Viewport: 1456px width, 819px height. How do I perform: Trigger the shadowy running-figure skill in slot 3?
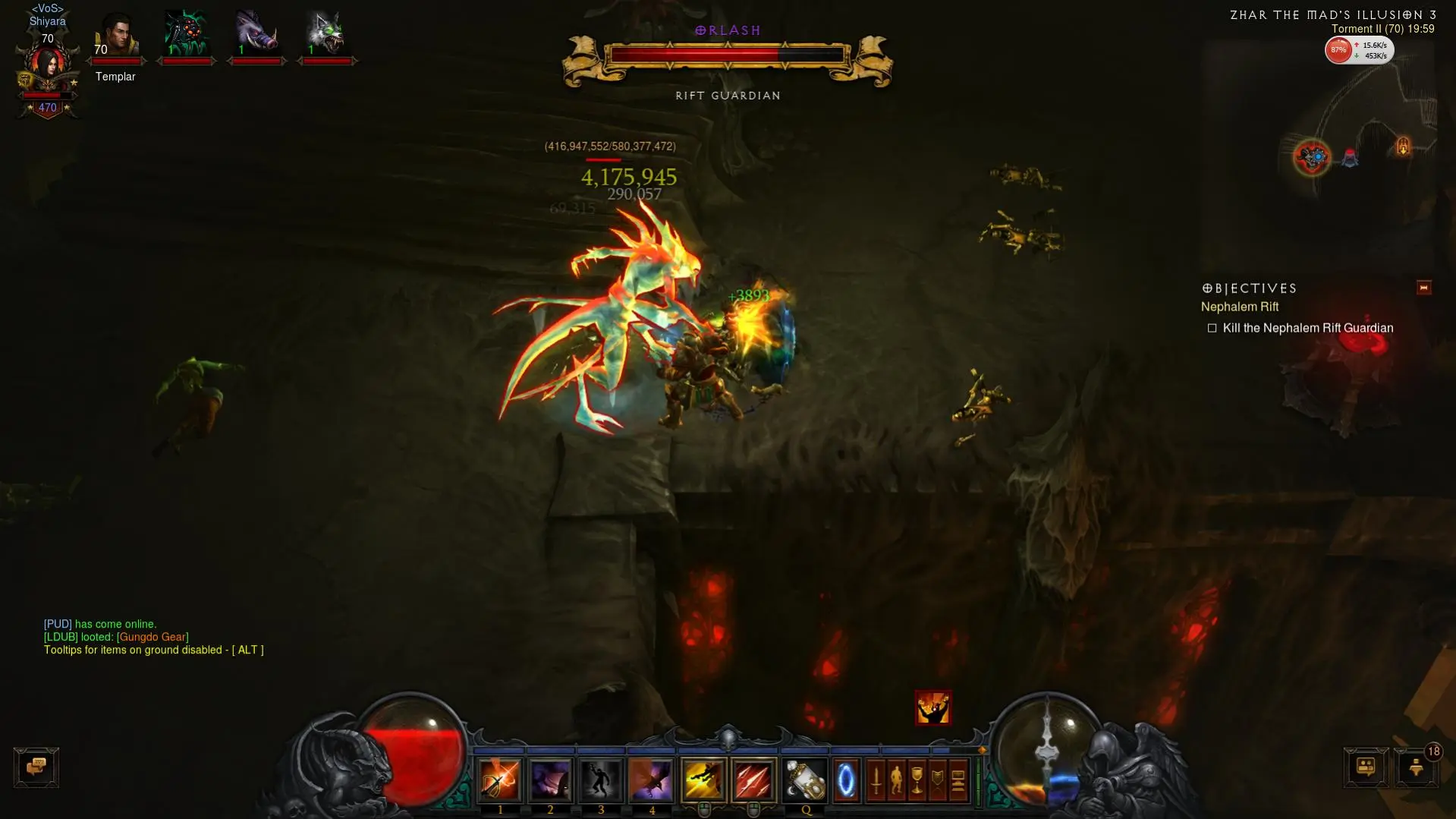[x=600, y=780]
